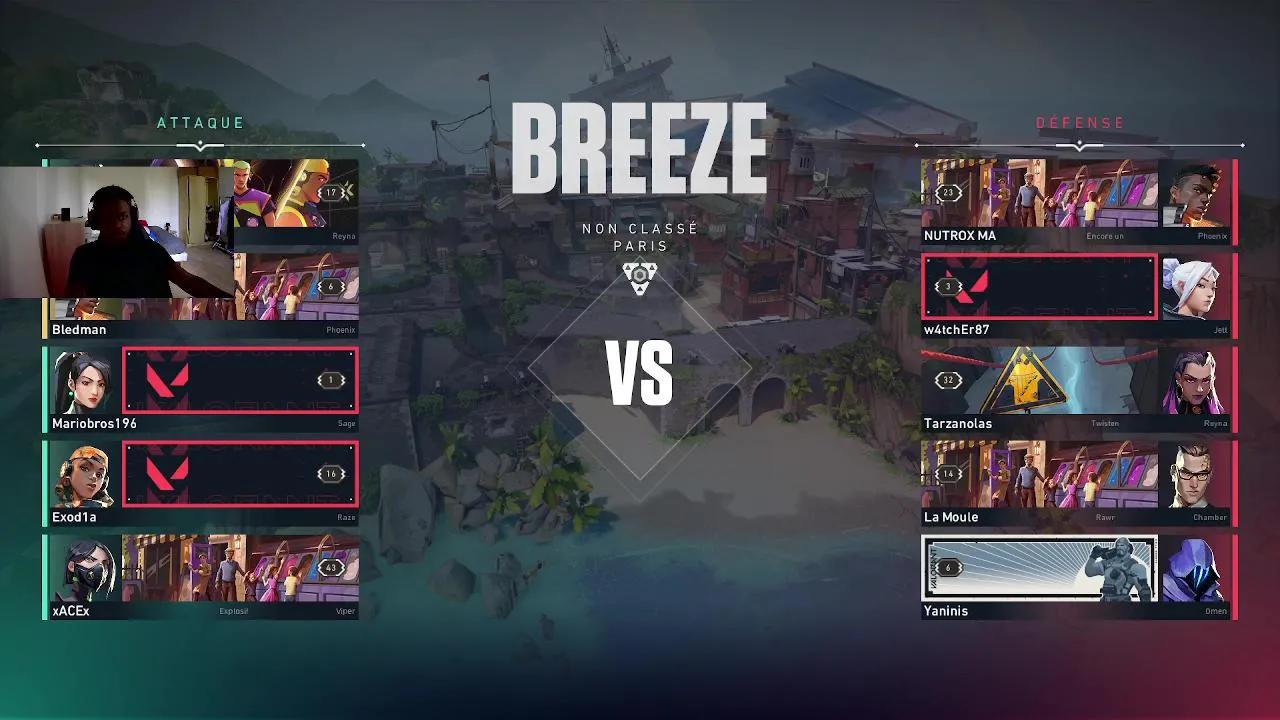Click the player name Yaninis
This screenshot has height=720, width=1280.
click(x=946, y=610)
